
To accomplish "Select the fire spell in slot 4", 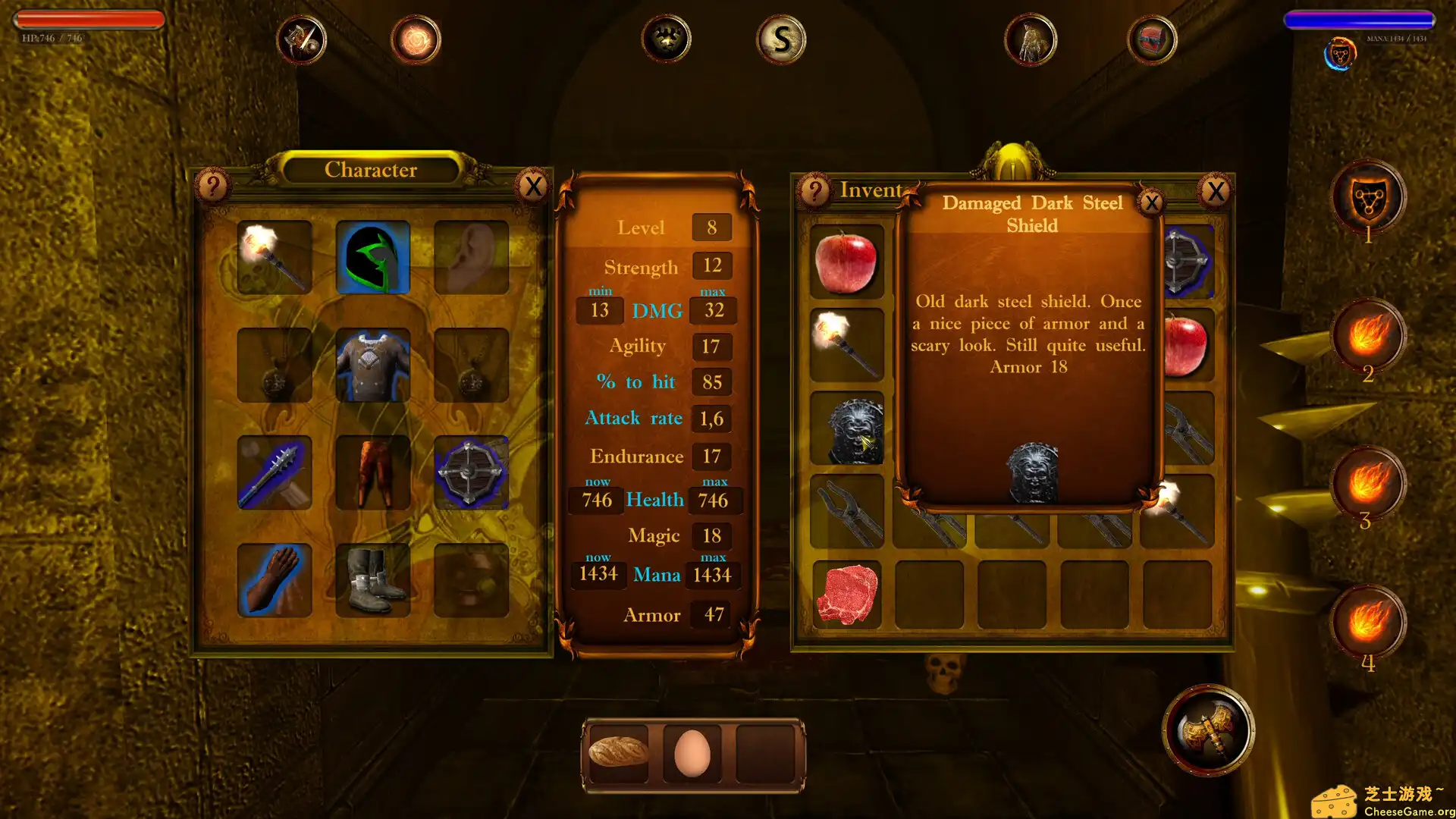I will (1370, 622).
